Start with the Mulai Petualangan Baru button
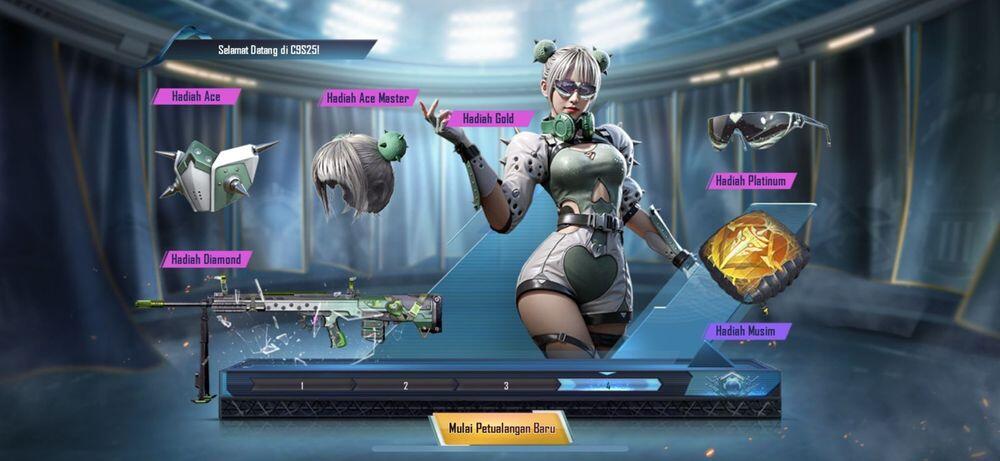Viewport: 1000px width, 461px height. pyautogui.click(x=500, y=427)
